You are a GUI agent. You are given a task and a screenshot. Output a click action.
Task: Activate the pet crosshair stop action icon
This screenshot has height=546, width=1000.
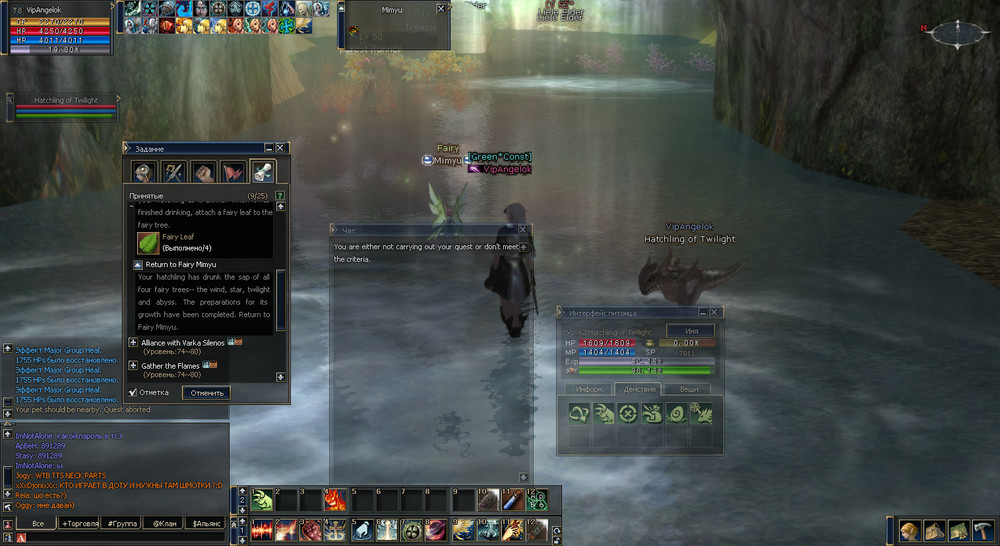tap(627, 412)
